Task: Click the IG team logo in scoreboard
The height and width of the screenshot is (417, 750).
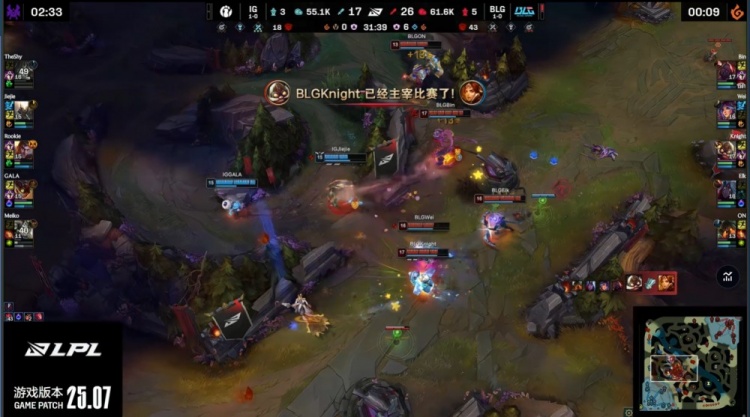Action: [225, 12]
